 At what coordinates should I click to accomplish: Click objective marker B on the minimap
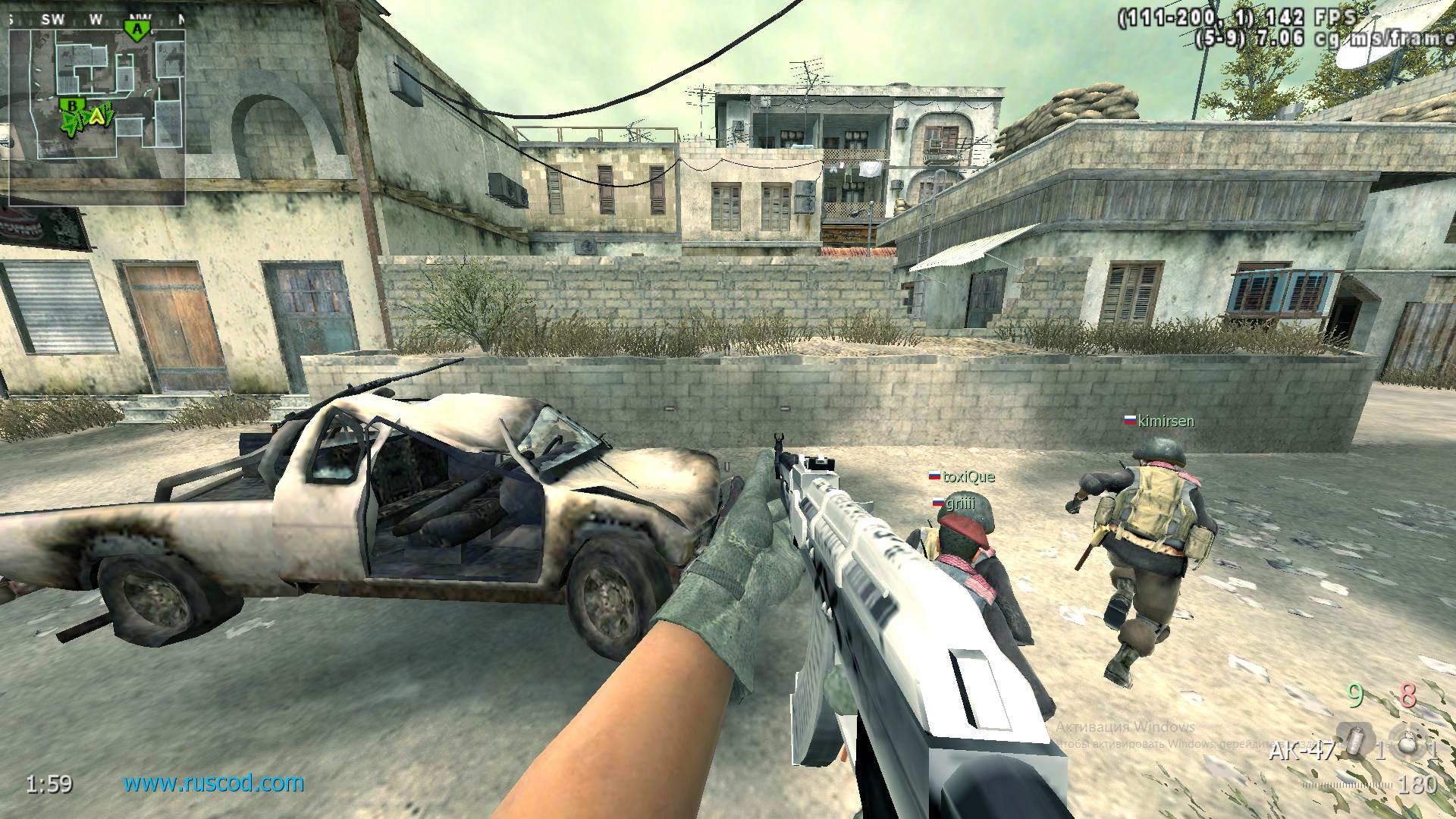[73, 105]
